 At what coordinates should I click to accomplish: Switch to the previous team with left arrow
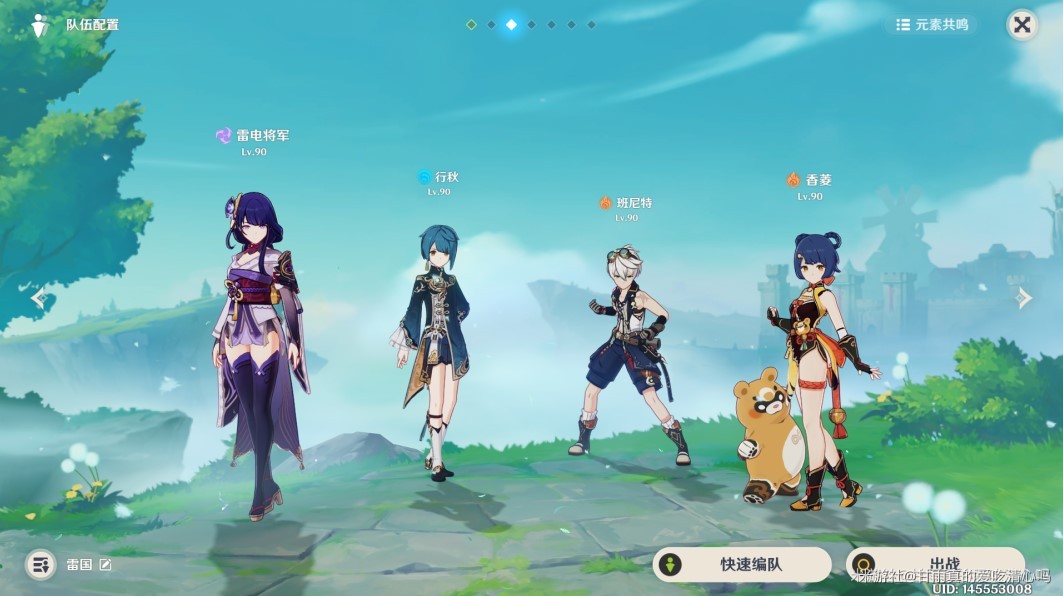(38, 297)
